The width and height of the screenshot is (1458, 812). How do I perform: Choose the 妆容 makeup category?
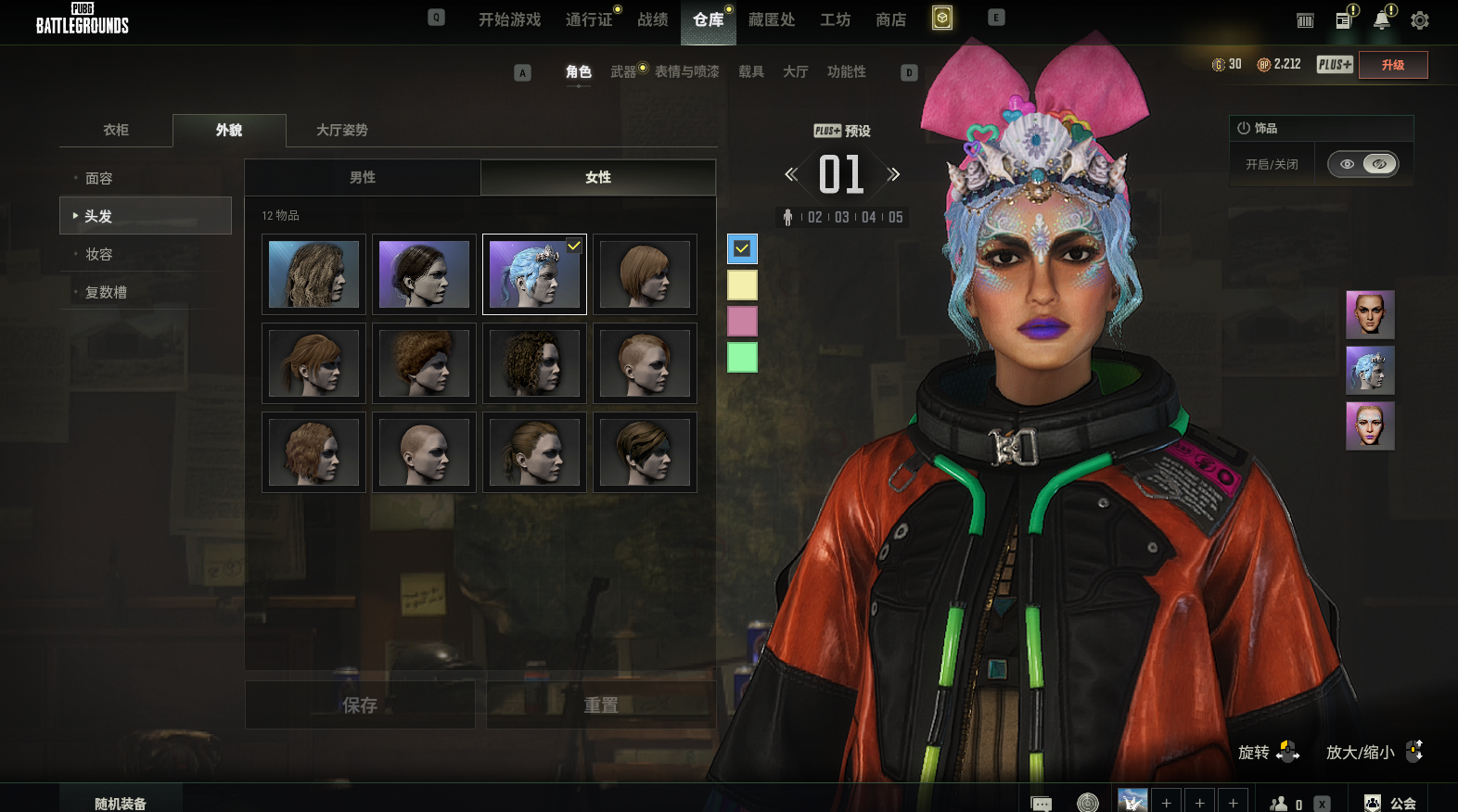pos(99,254)
